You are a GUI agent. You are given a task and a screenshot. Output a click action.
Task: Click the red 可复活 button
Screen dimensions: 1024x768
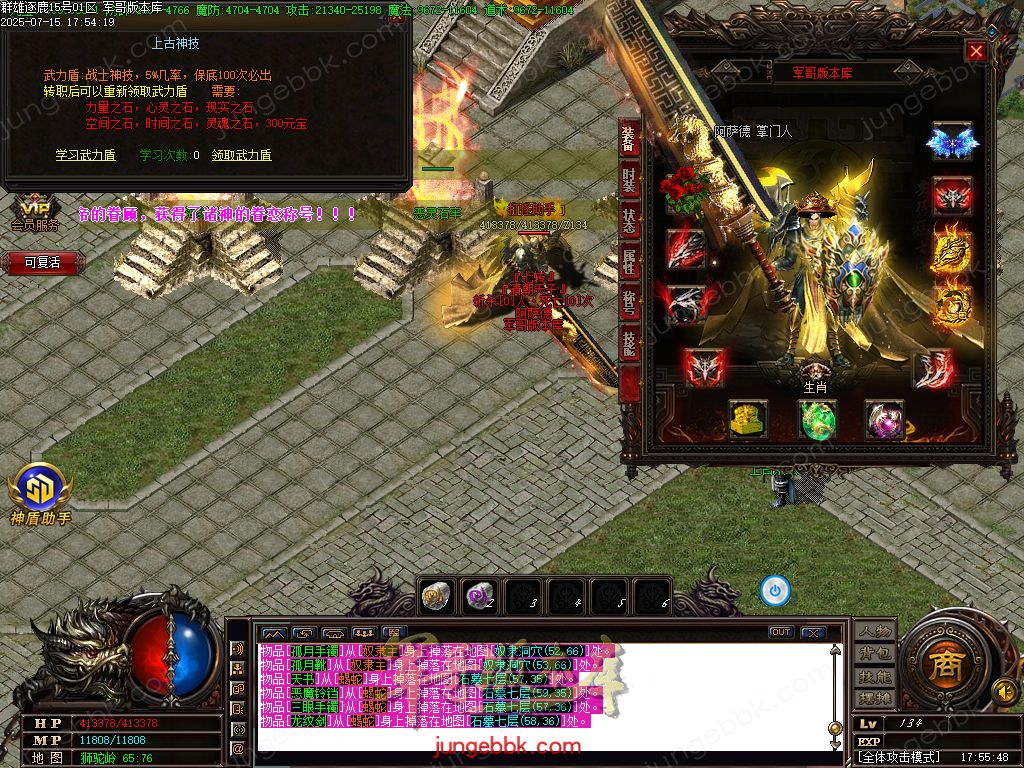pyautogui.click(x=42, y=263)
